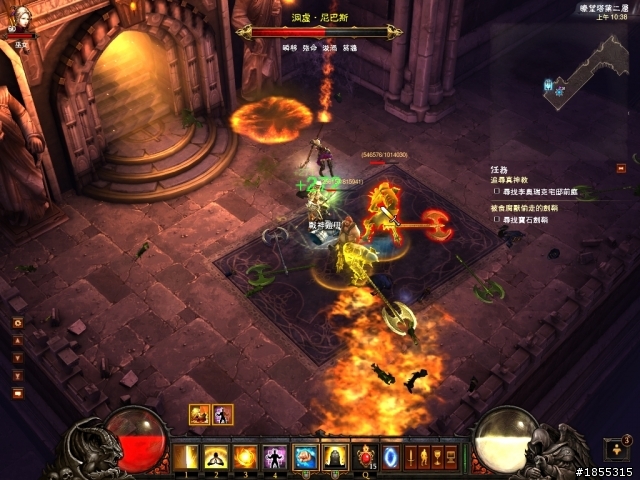Viewport: 640px width, 480px height.
Task: Select the blue fist primary attack skill
Action: coord(305,458)
